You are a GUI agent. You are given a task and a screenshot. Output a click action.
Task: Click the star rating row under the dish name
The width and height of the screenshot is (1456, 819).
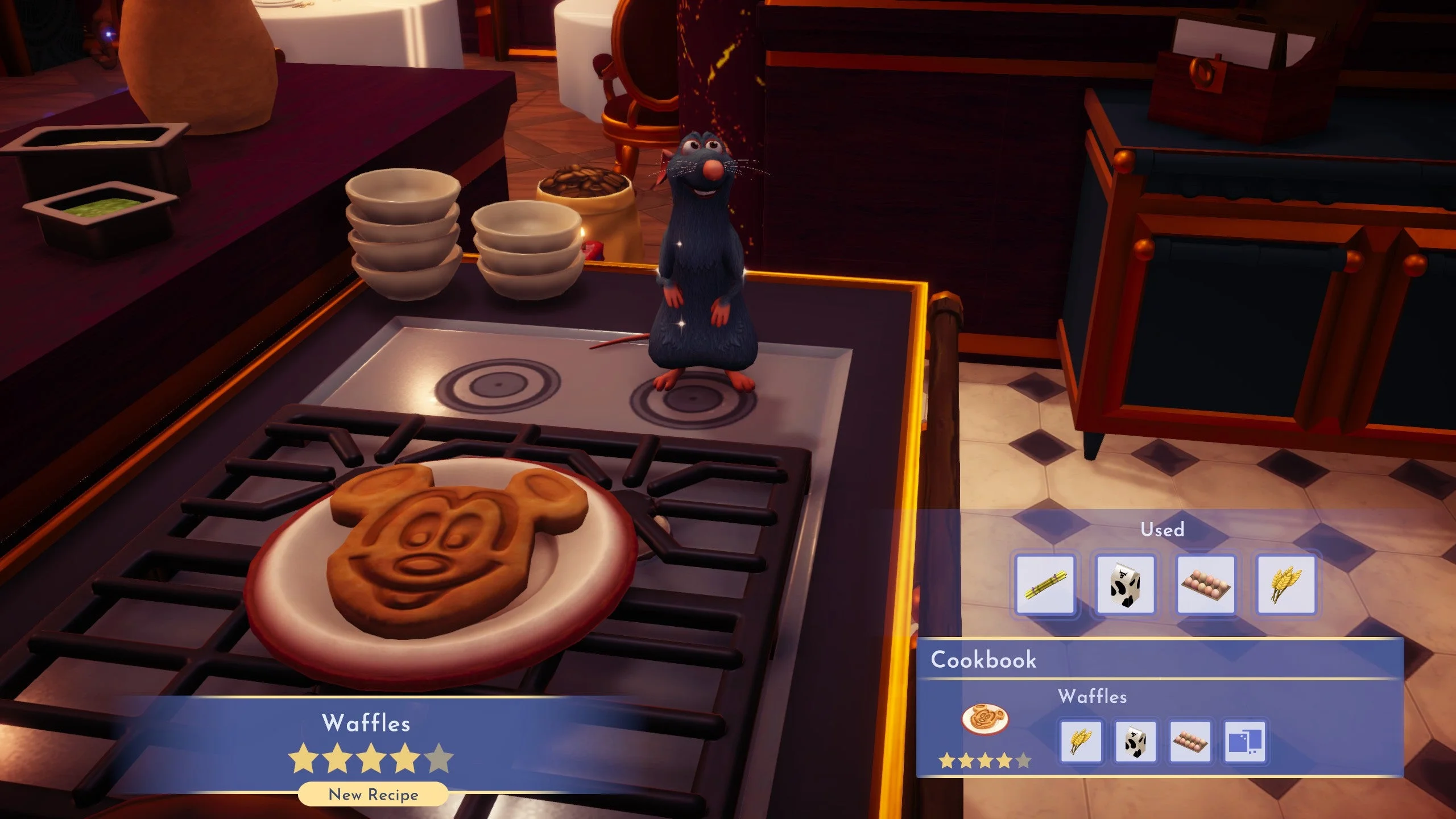point(370,759)
